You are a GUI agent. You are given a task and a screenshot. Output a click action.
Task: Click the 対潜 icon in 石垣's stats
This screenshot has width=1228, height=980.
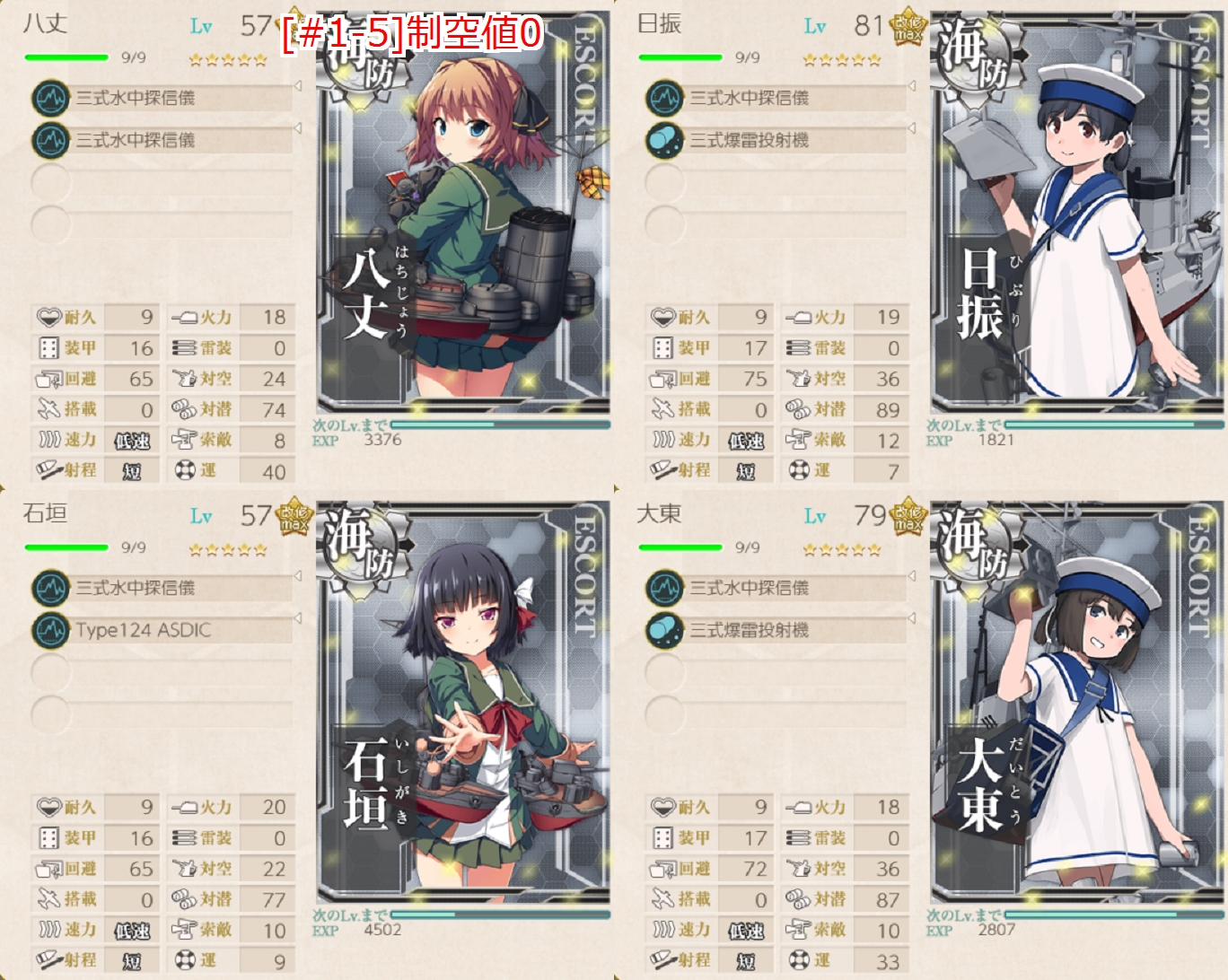pos(185,897)
